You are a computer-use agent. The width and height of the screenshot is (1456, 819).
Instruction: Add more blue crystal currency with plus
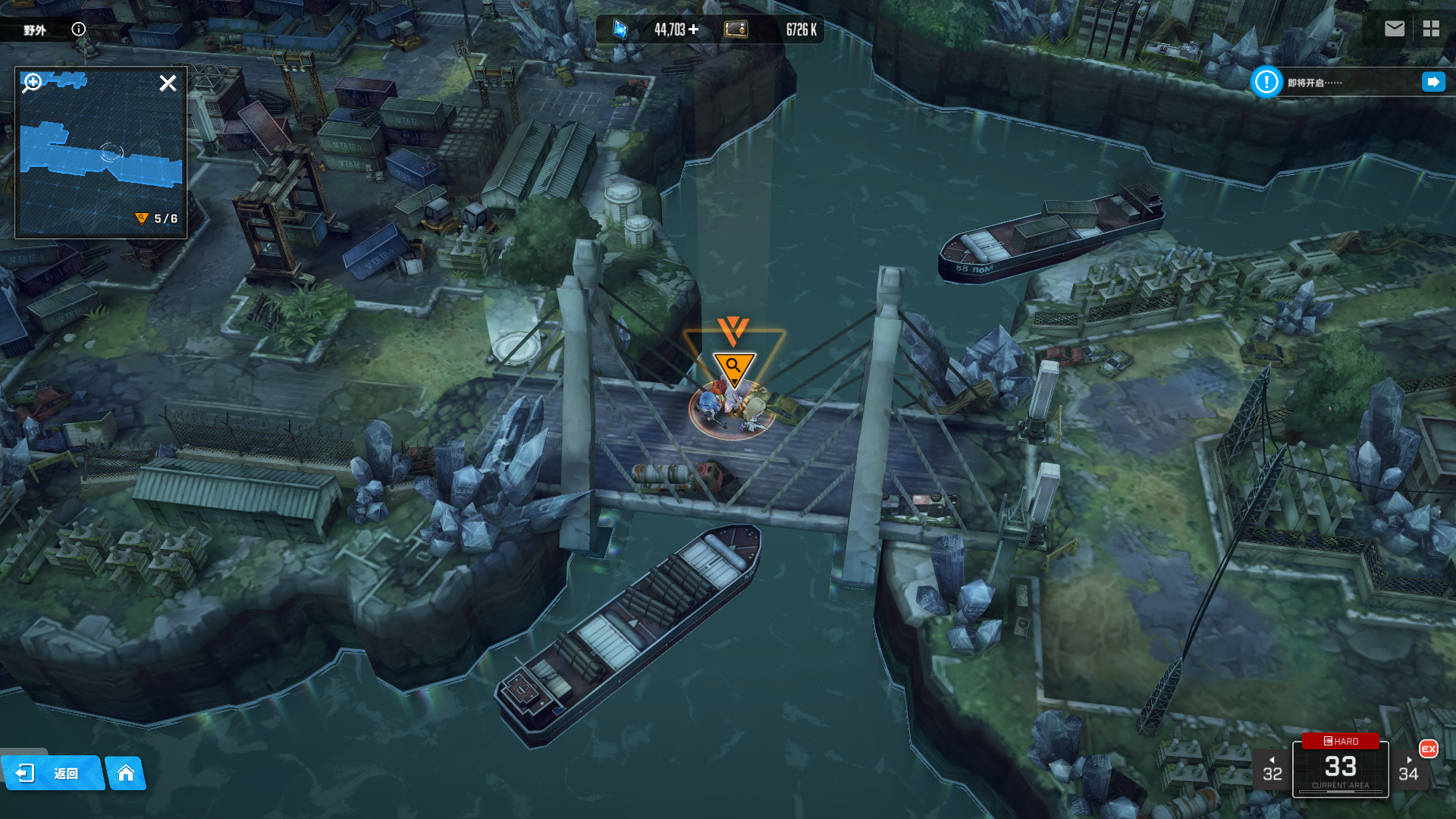pyautogui.click(x=694, y=30)
